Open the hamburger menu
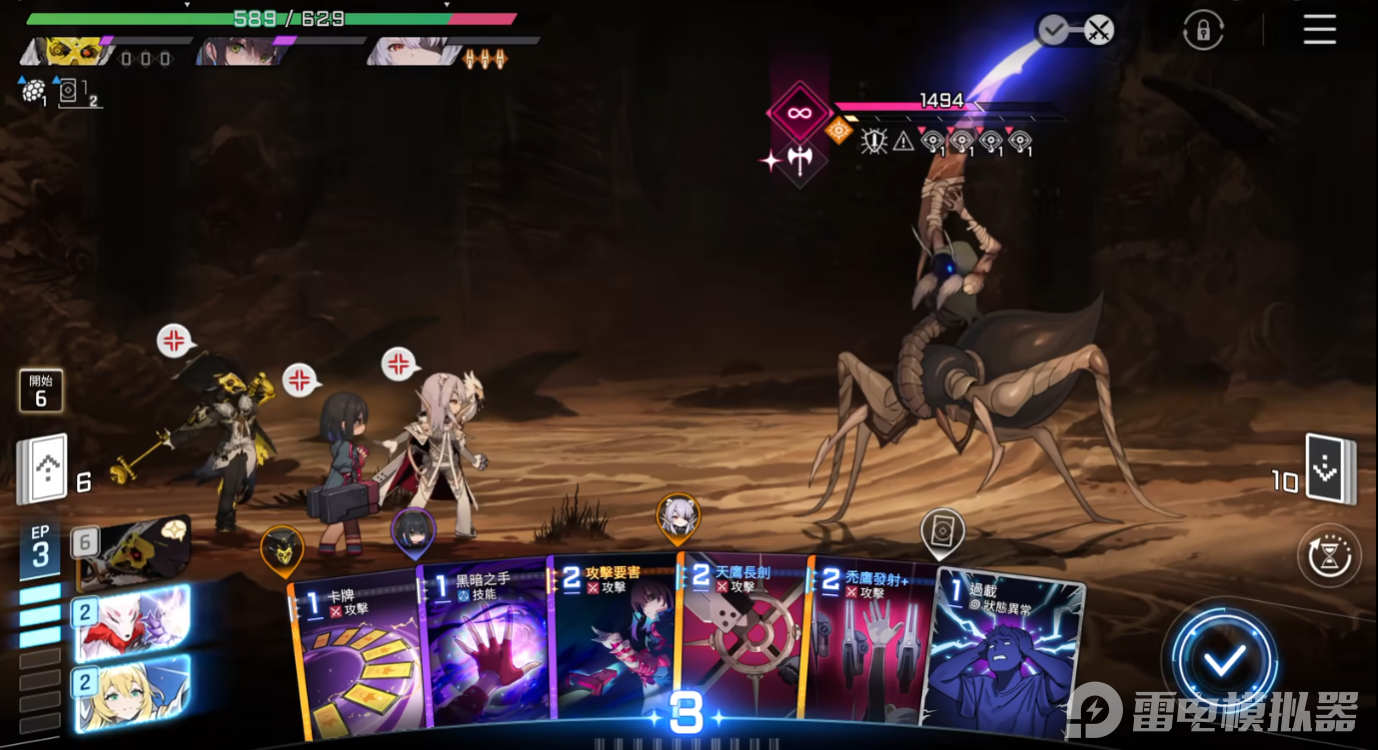The height and width of the screenshot is (750, 1378). 1319,30
